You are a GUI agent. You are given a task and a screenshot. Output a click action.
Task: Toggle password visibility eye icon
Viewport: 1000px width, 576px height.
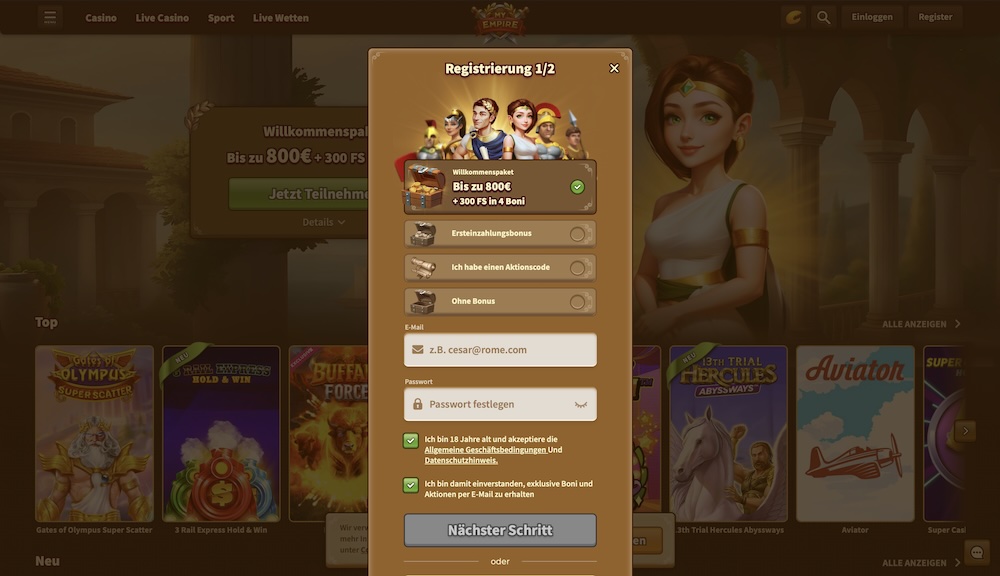580,404
